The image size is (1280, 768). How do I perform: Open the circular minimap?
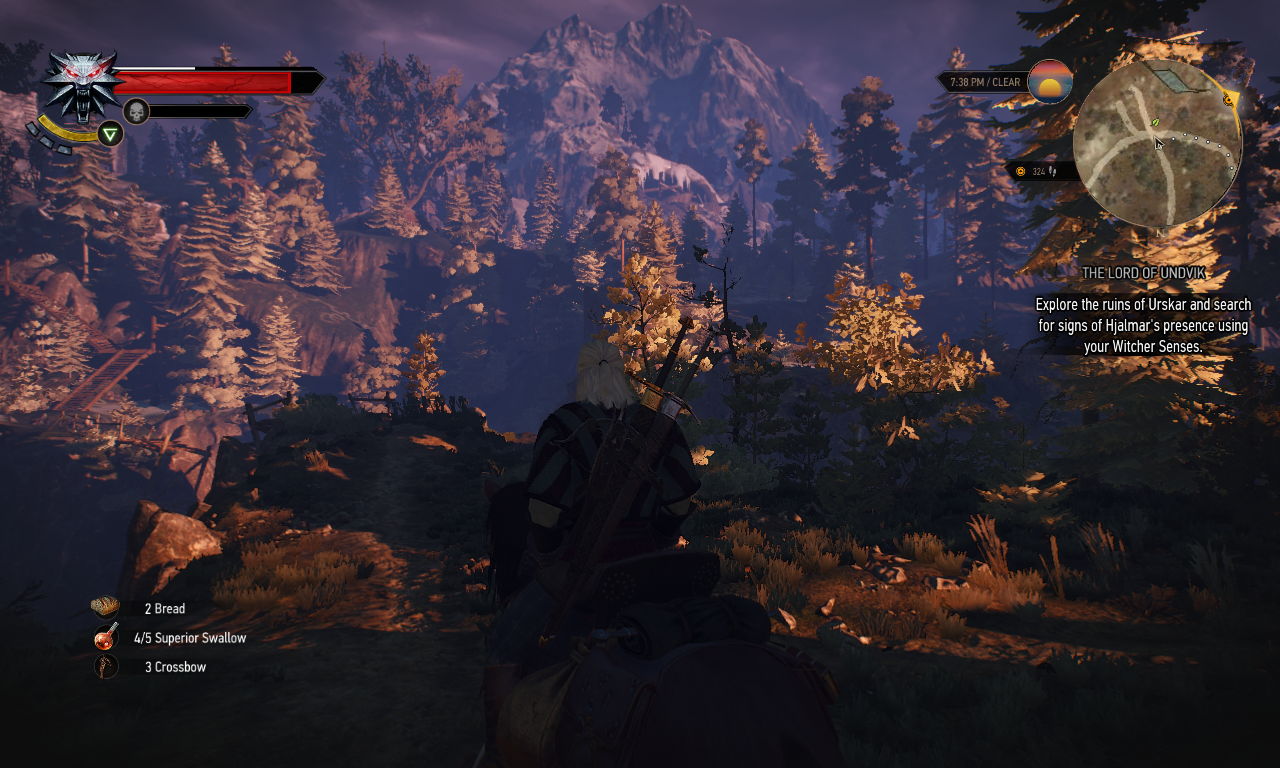1157,145
